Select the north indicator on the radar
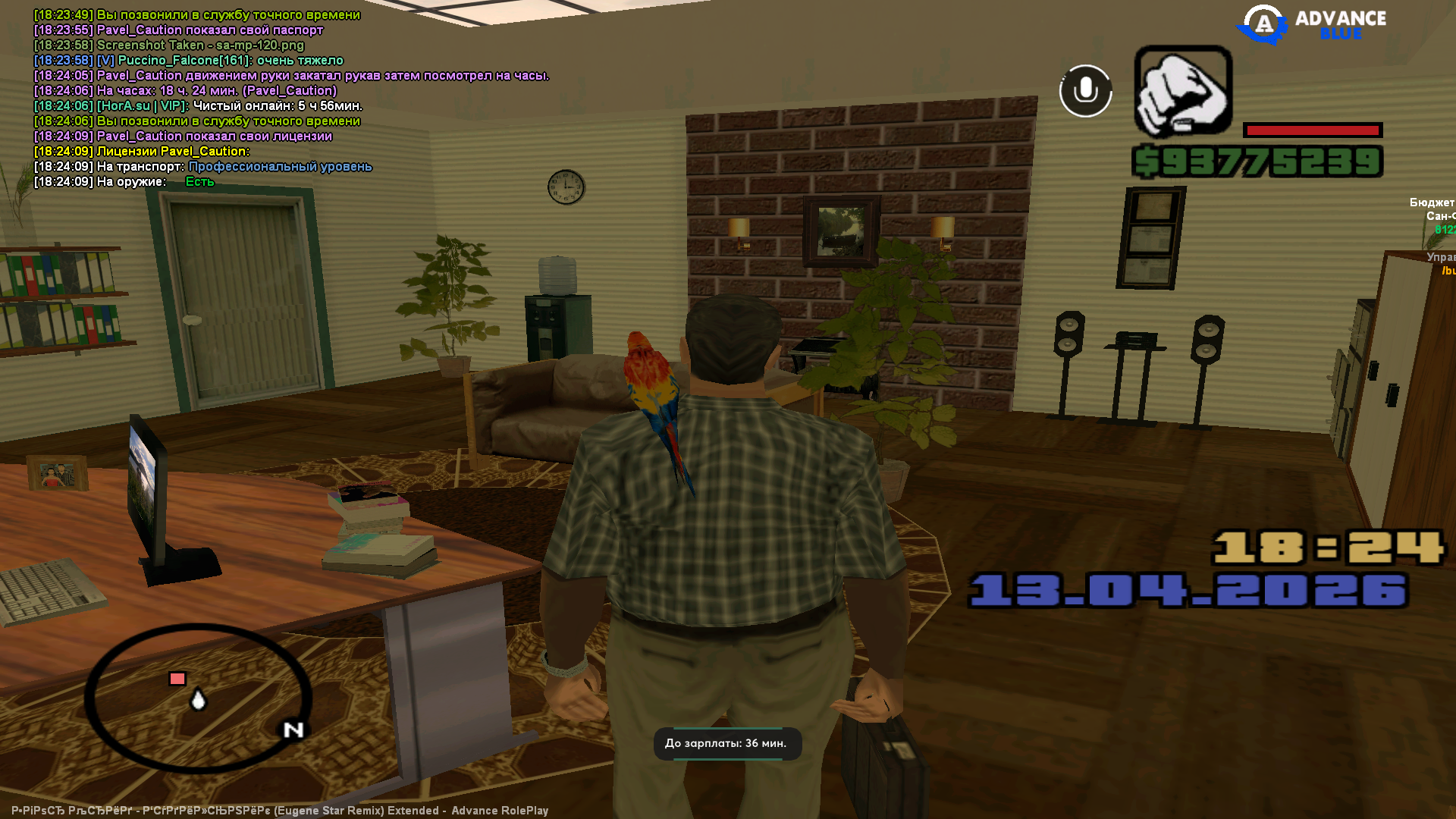The width and height of the screenshot is (1456, 819). (x=293, y=730)
